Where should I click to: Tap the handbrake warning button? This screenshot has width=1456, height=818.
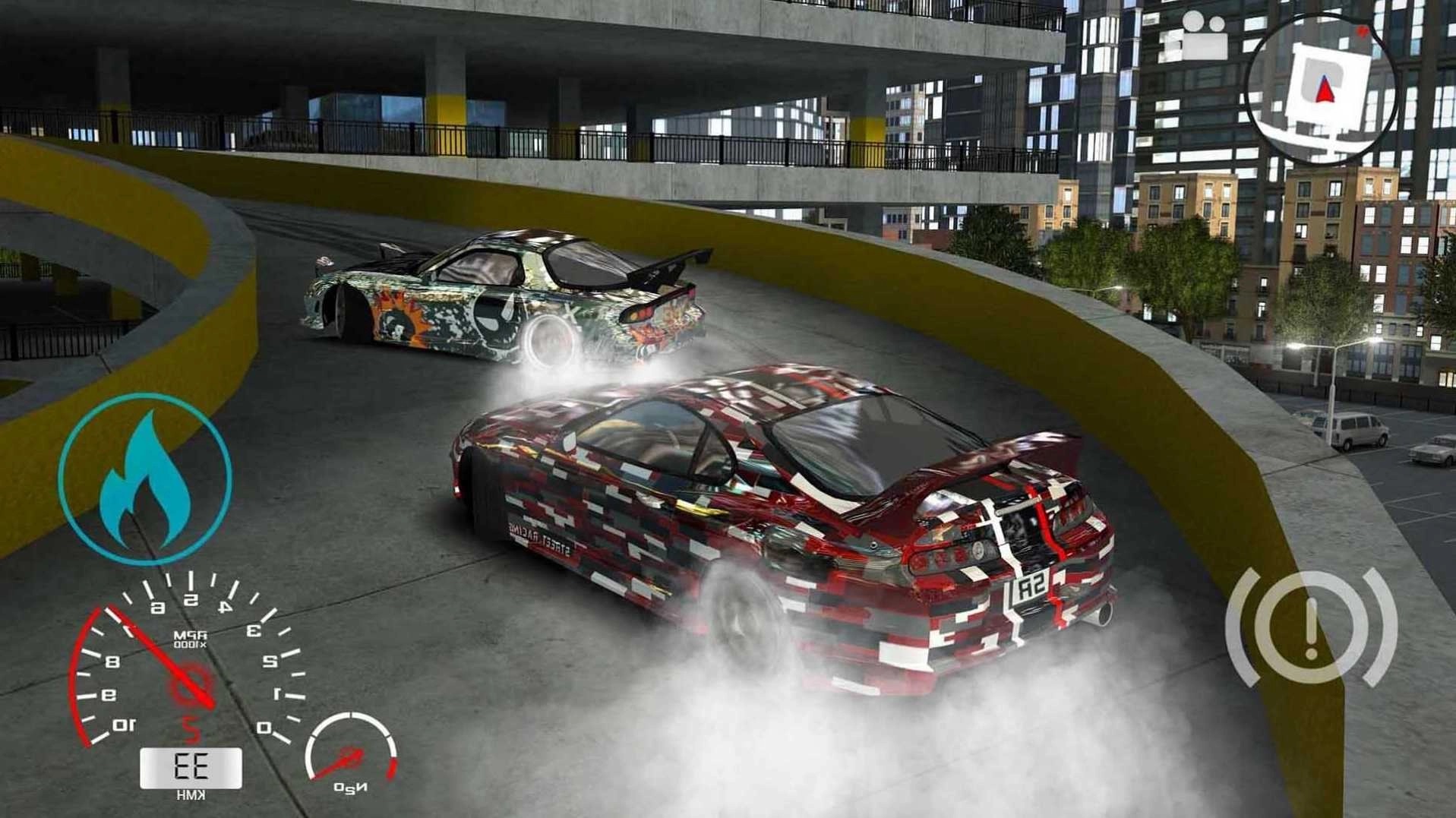(1311, 629)
